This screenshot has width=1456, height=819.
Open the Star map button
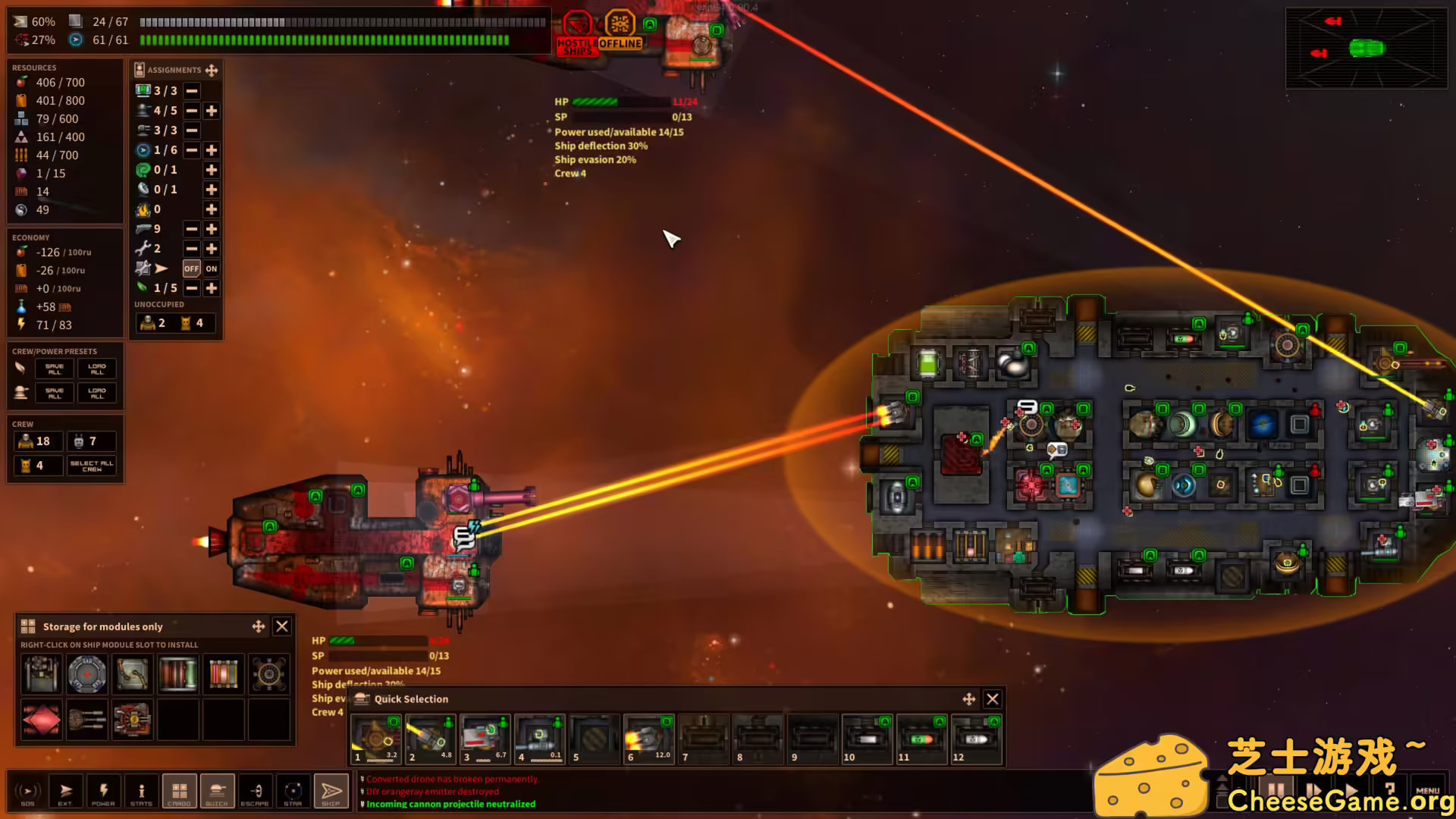293,792
